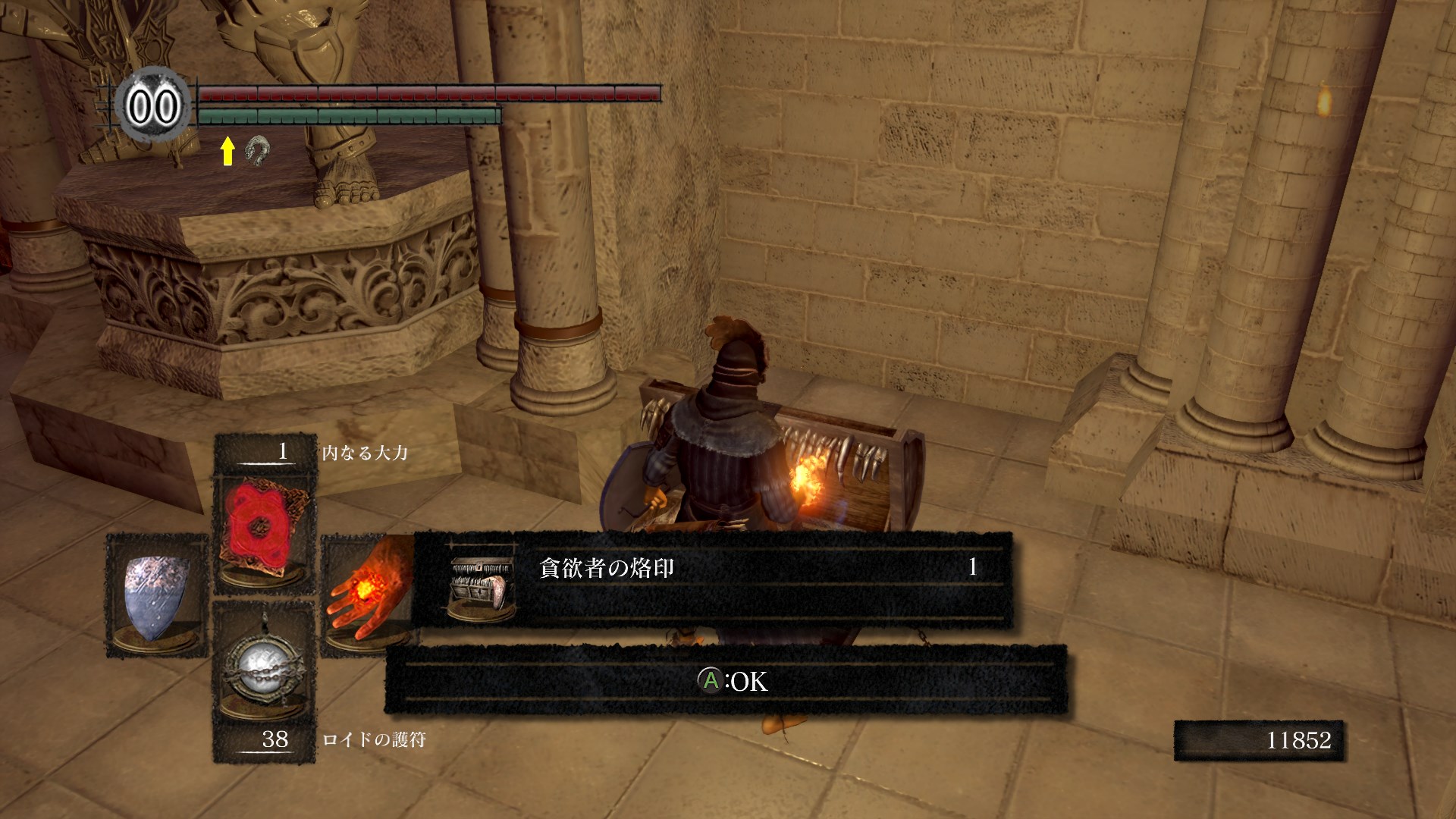The height and width of the screenshot is (819, 1456).
Task: Use the Lloyd's Talisman item slot
Action: point(263,665)
